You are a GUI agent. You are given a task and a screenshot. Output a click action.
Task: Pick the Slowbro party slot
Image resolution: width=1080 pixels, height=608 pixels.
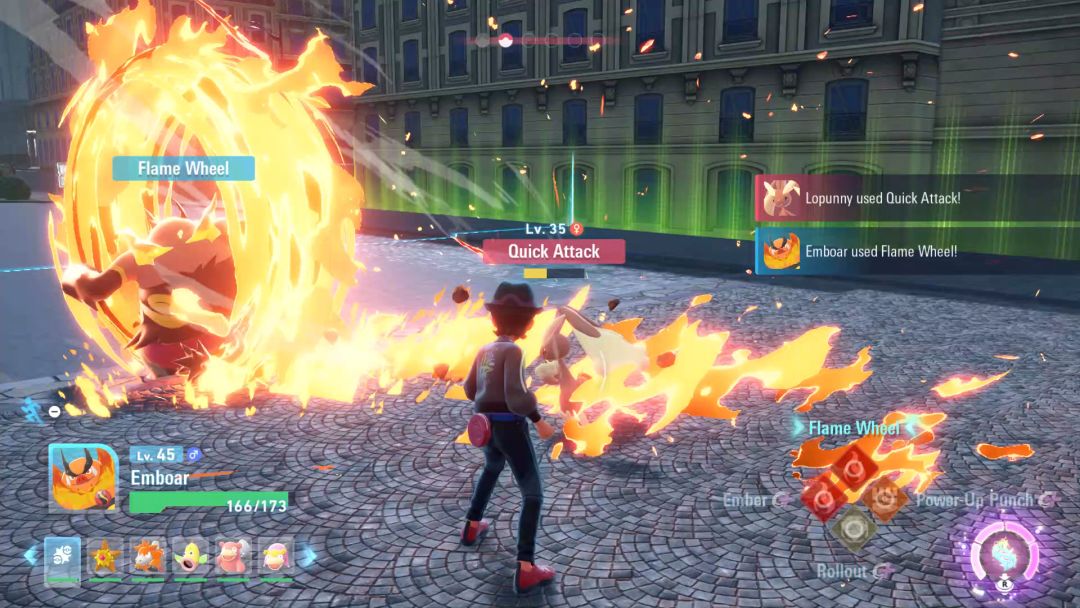tap(233, 556)
